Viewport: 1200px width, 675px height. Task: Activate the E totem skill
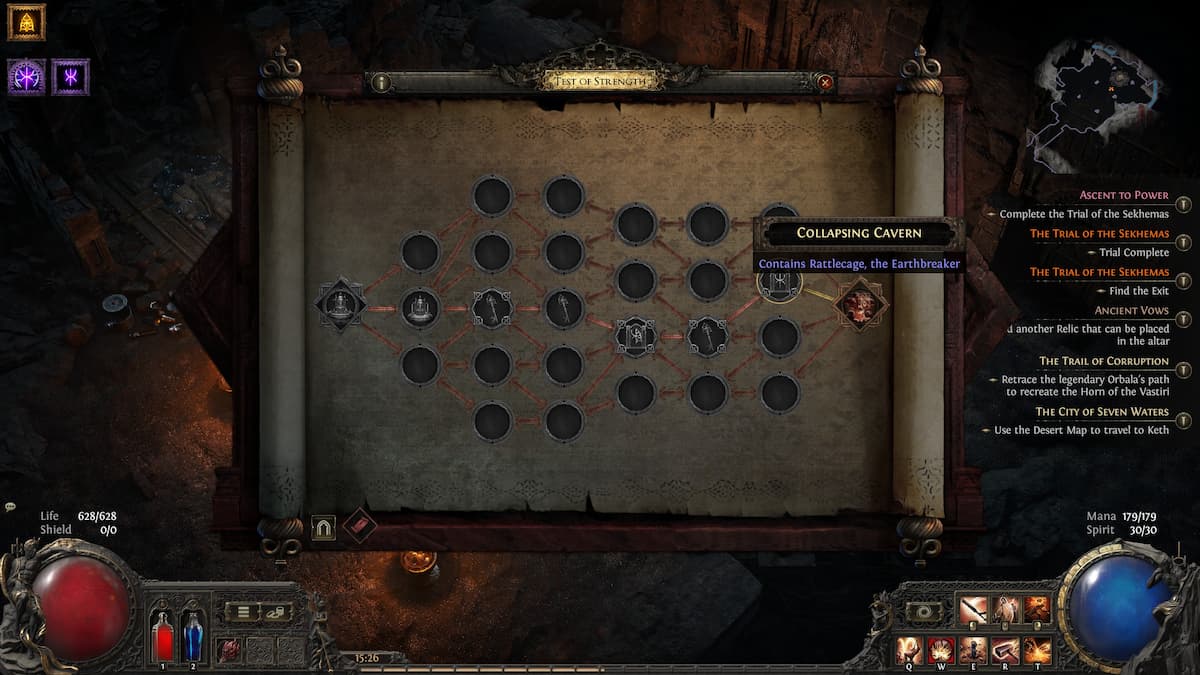pyautogui.click(x=974, y=650)
